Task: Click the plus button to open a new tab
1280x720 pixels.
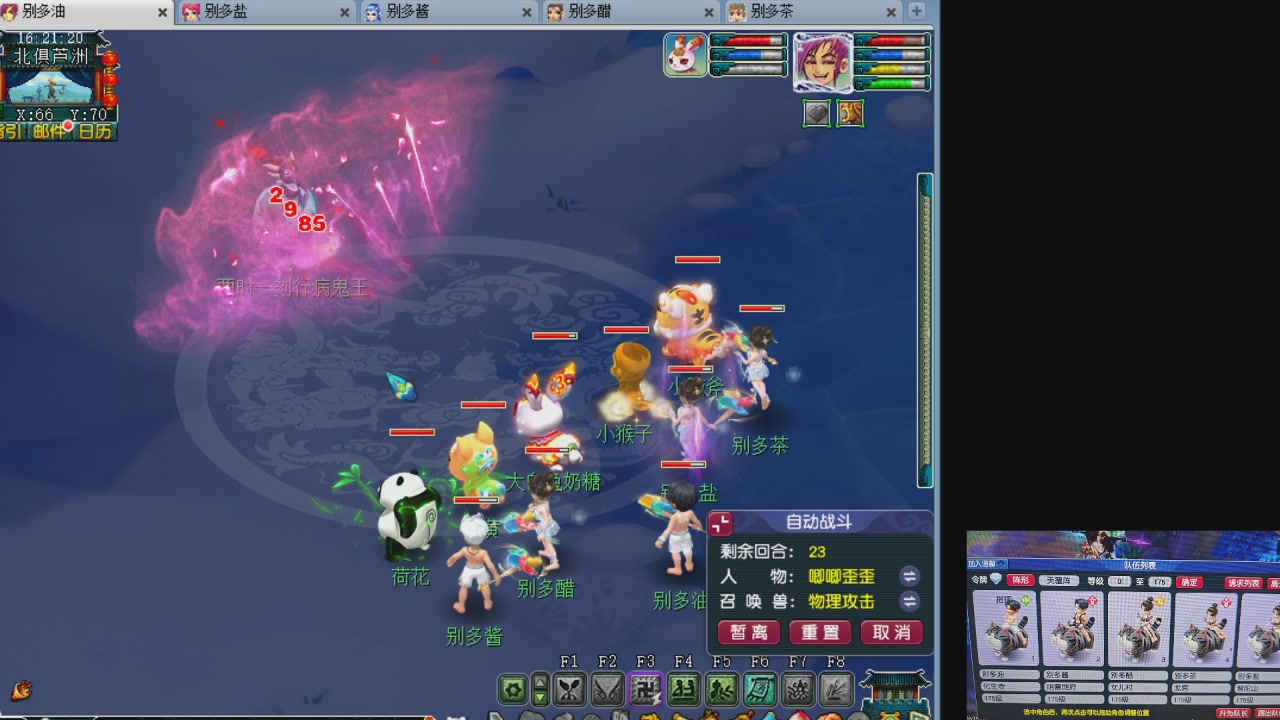Action: (x=915, y=13)
